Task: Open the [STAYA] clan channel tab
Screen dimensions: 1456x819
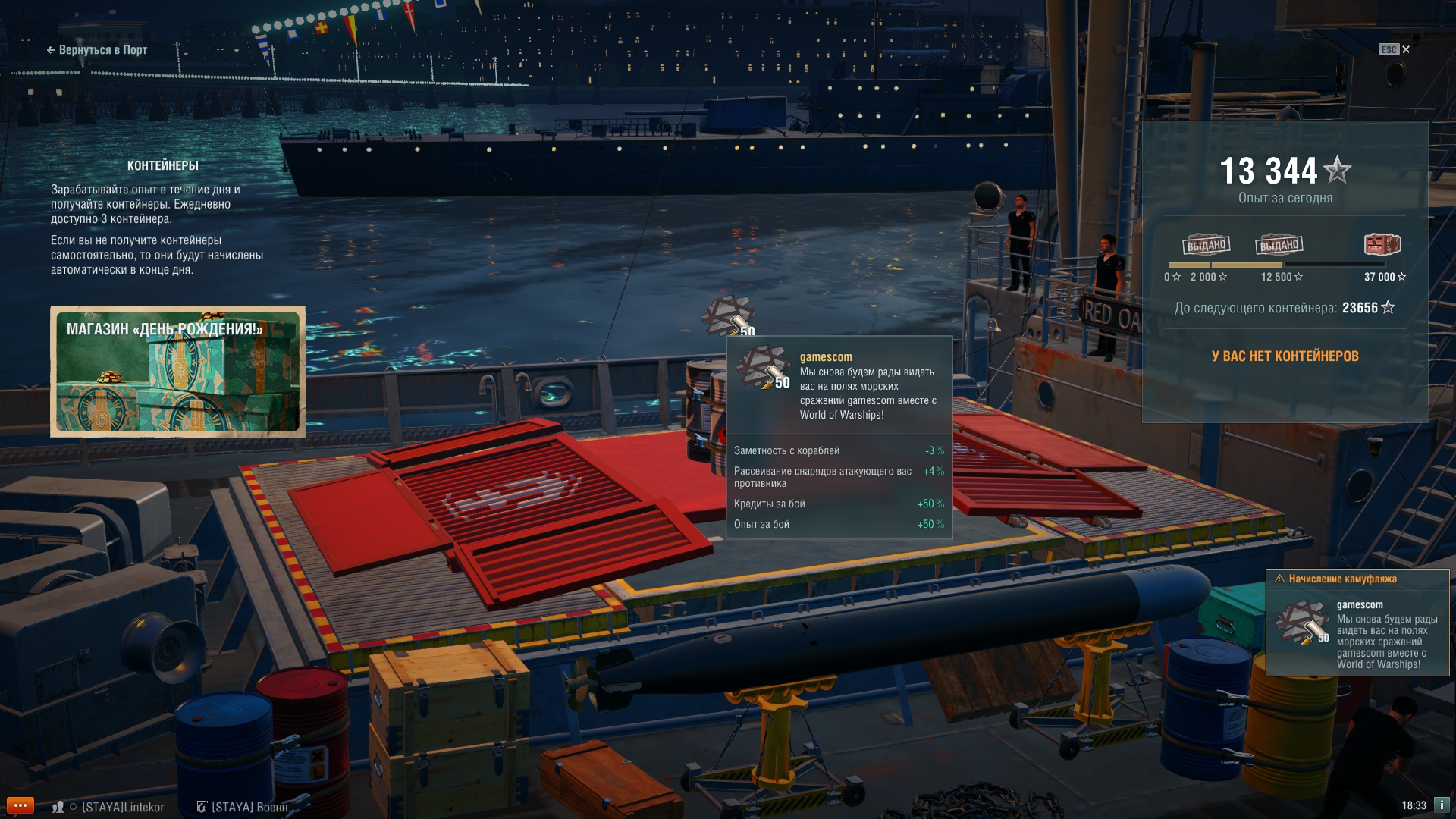Action: click(250, 807)
